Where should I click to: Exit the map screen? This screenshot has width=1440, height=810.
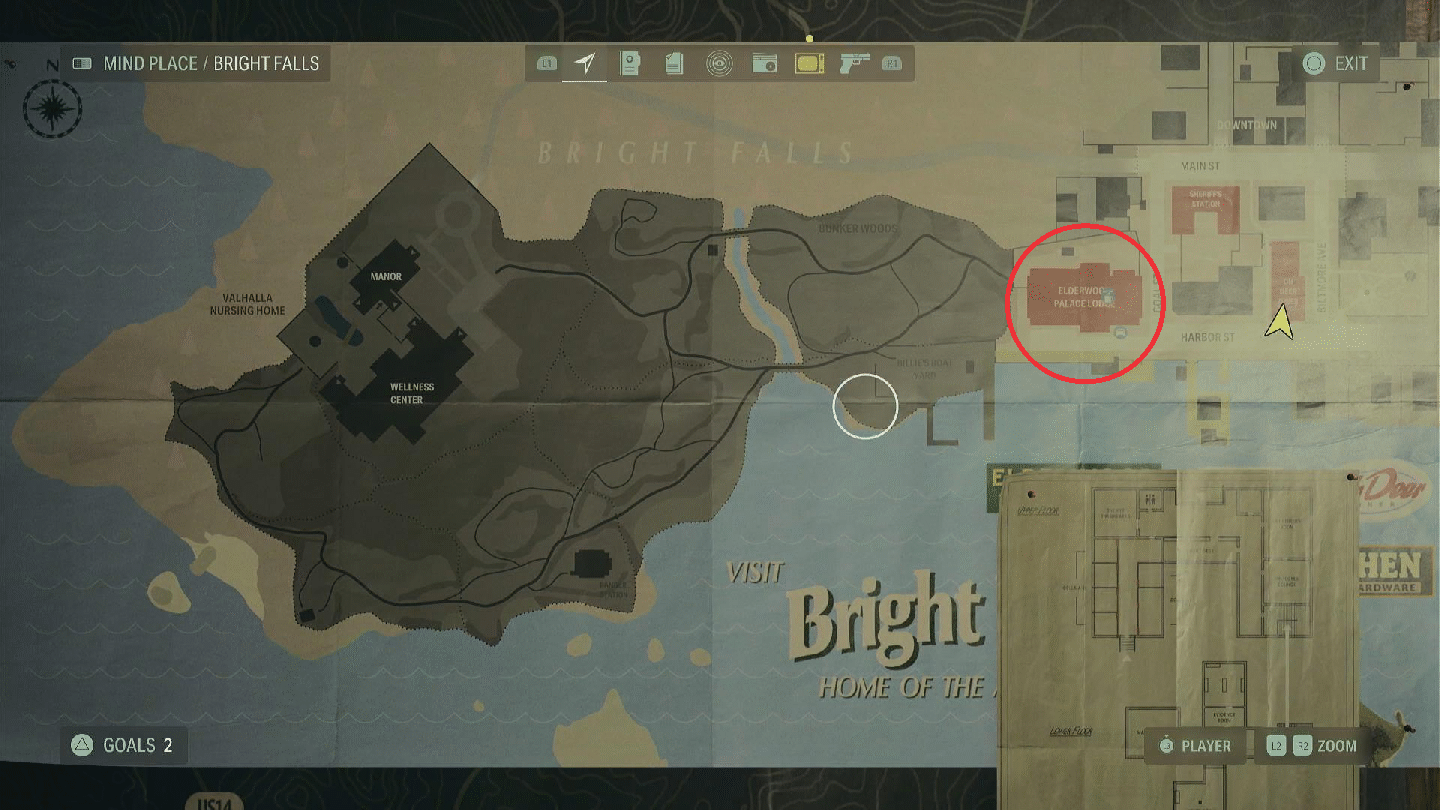[x=1336, y=64]
